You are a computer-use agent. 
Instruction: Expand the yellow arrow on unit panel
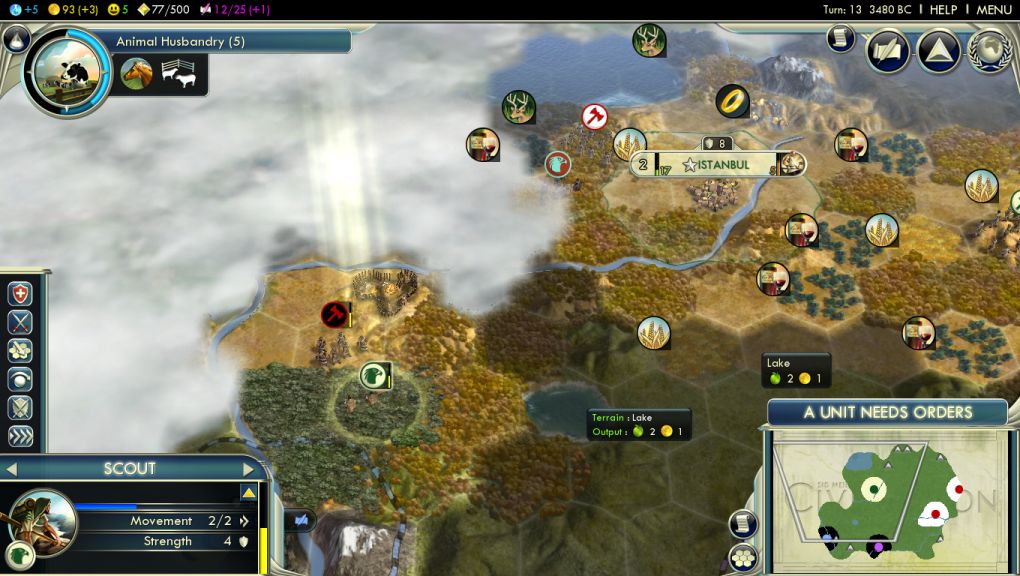coord(249,493)
